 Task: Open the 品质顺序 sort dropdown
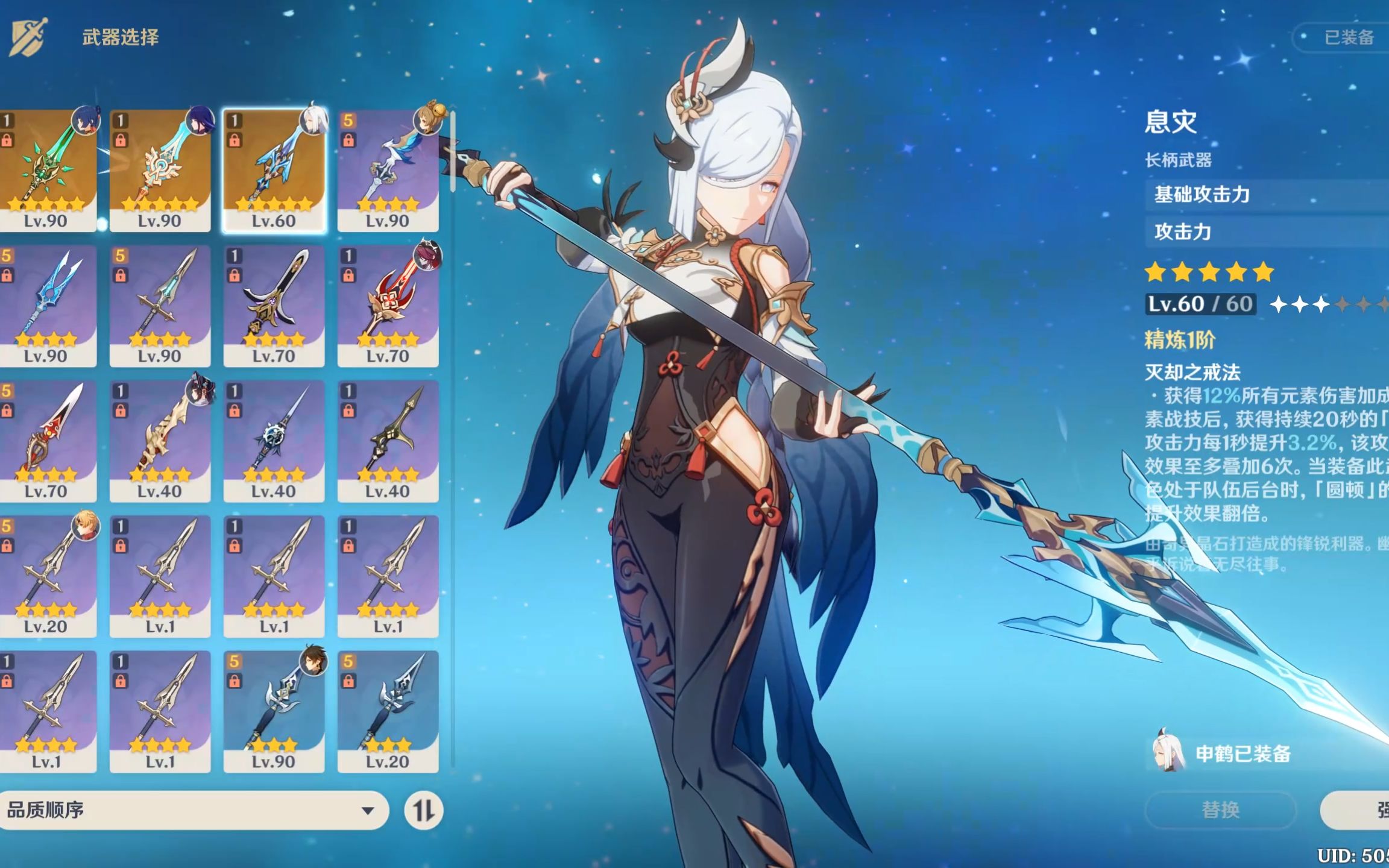(192, 810)
